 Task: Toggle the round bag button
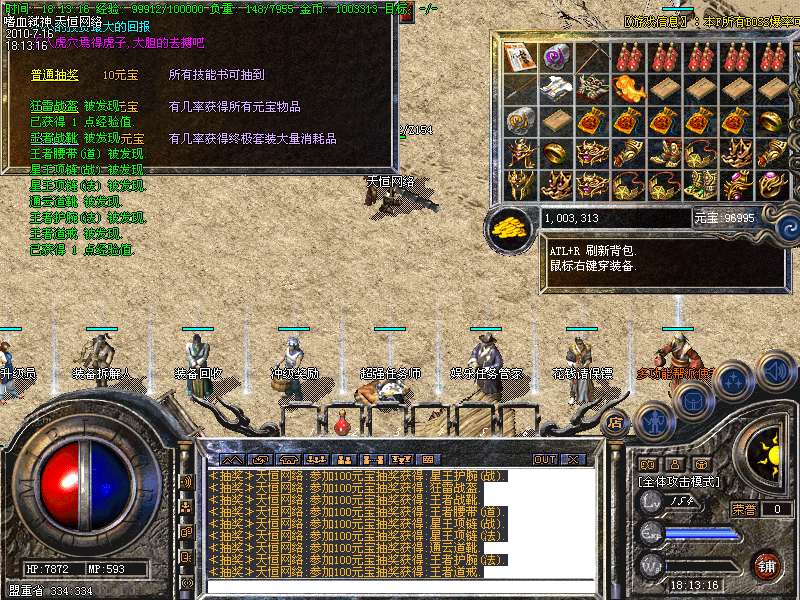(694, 400)
